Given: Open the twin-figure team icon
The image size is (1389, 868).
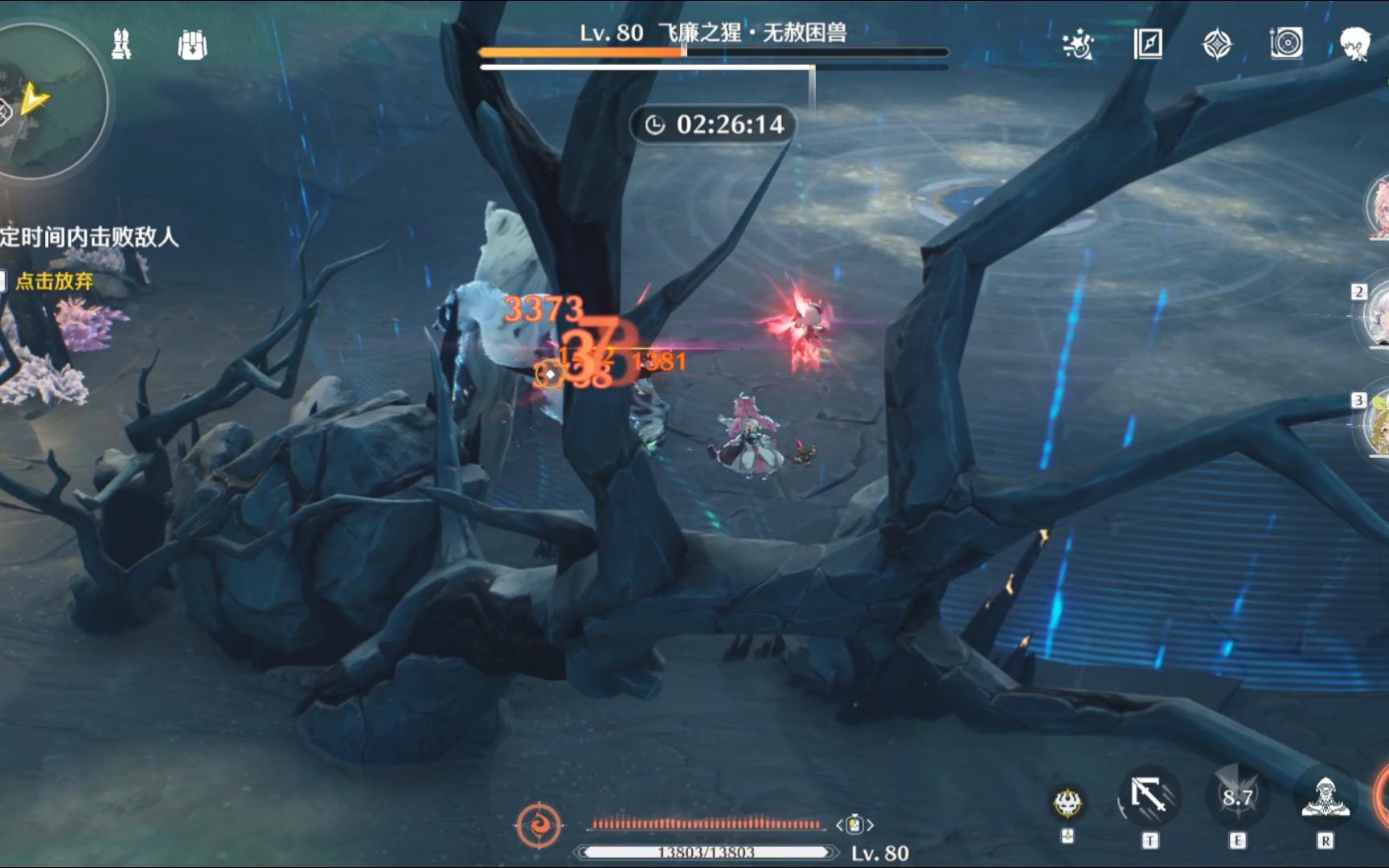Looking at the screenshot, I should [x=121, y=44].
